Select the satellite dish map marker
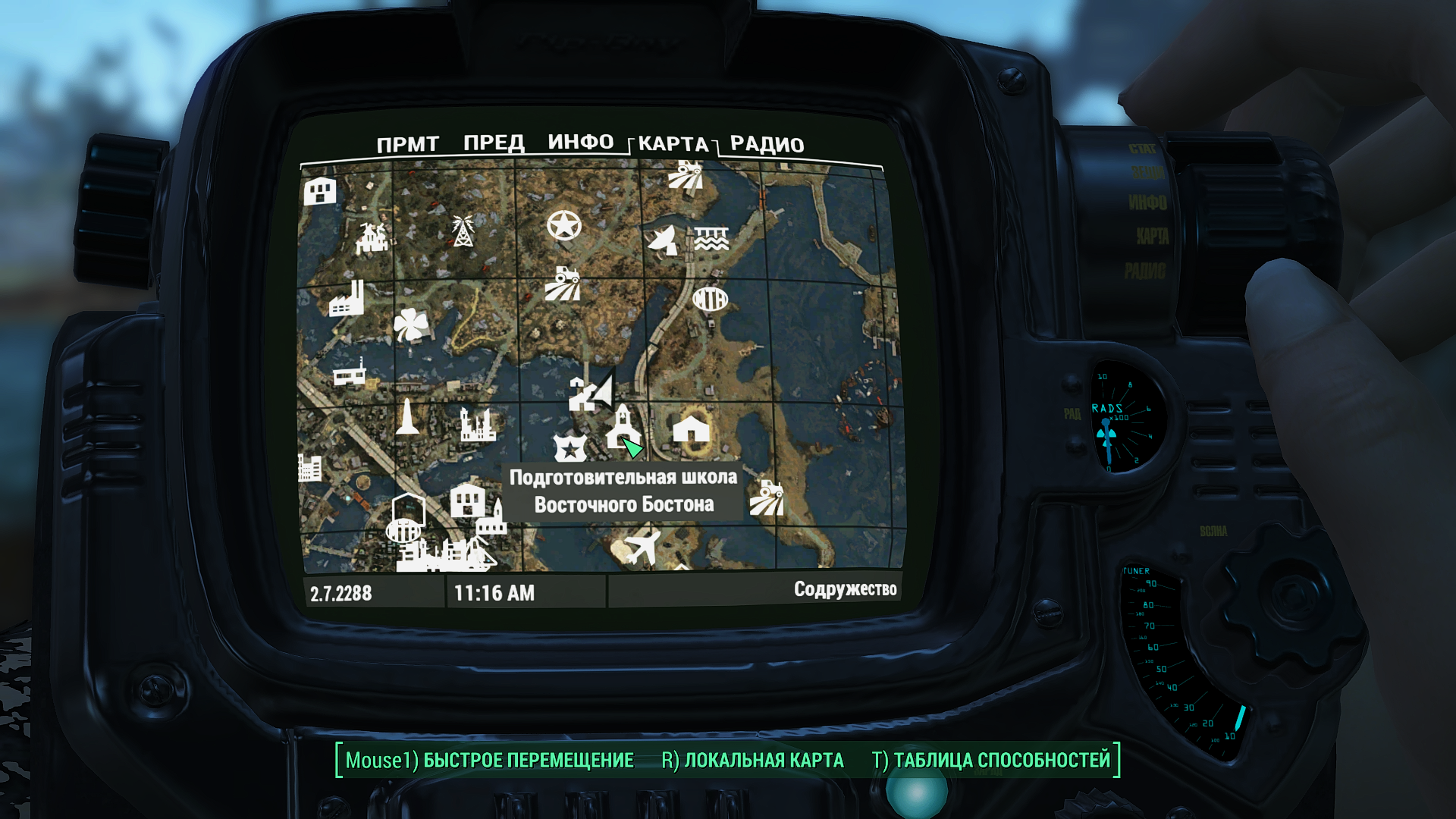Viewport: 1456px width, 819px height. 664,240
